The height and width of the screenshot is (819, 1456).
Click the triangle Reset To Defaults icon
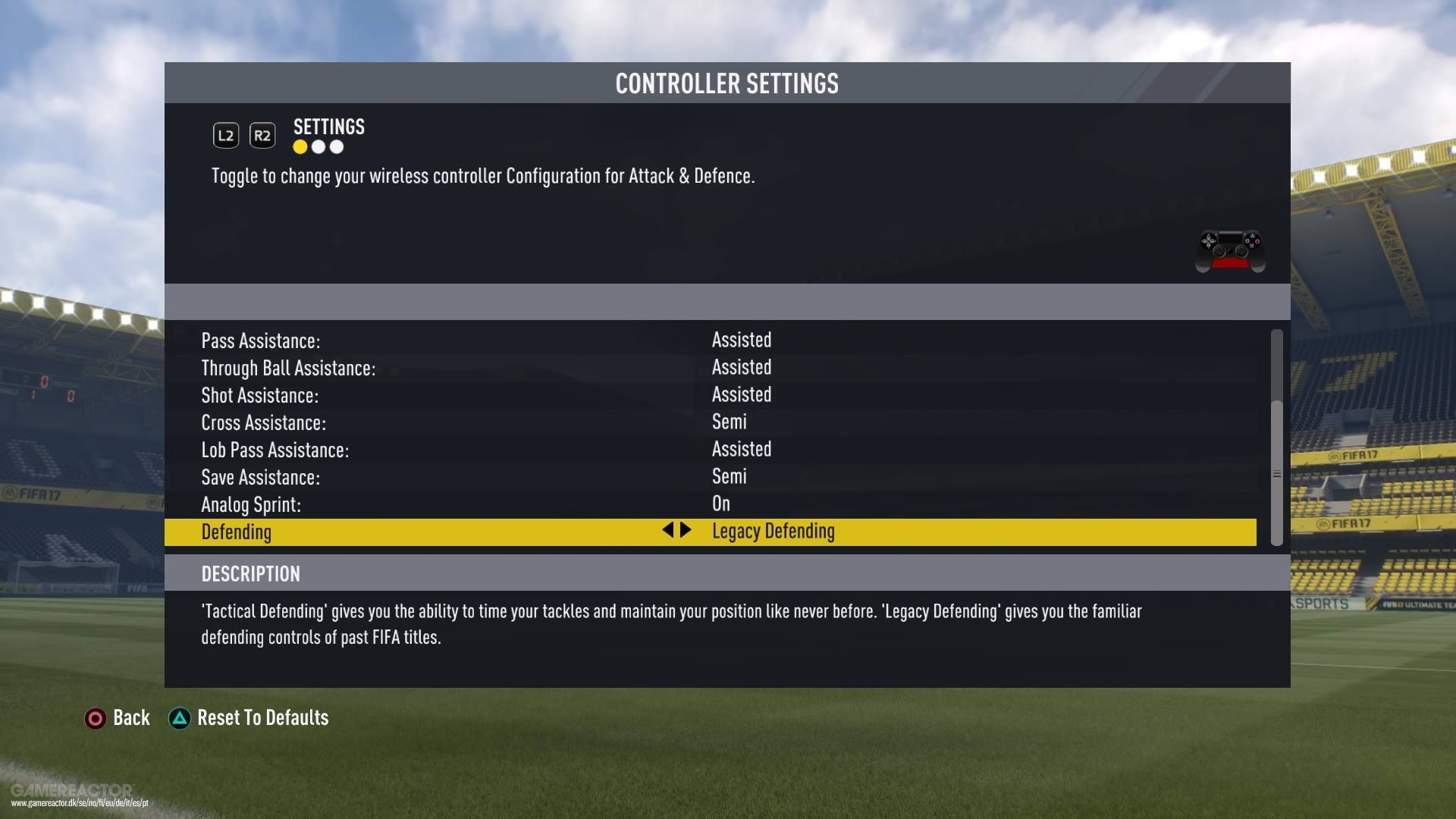(x=179, y=718)
